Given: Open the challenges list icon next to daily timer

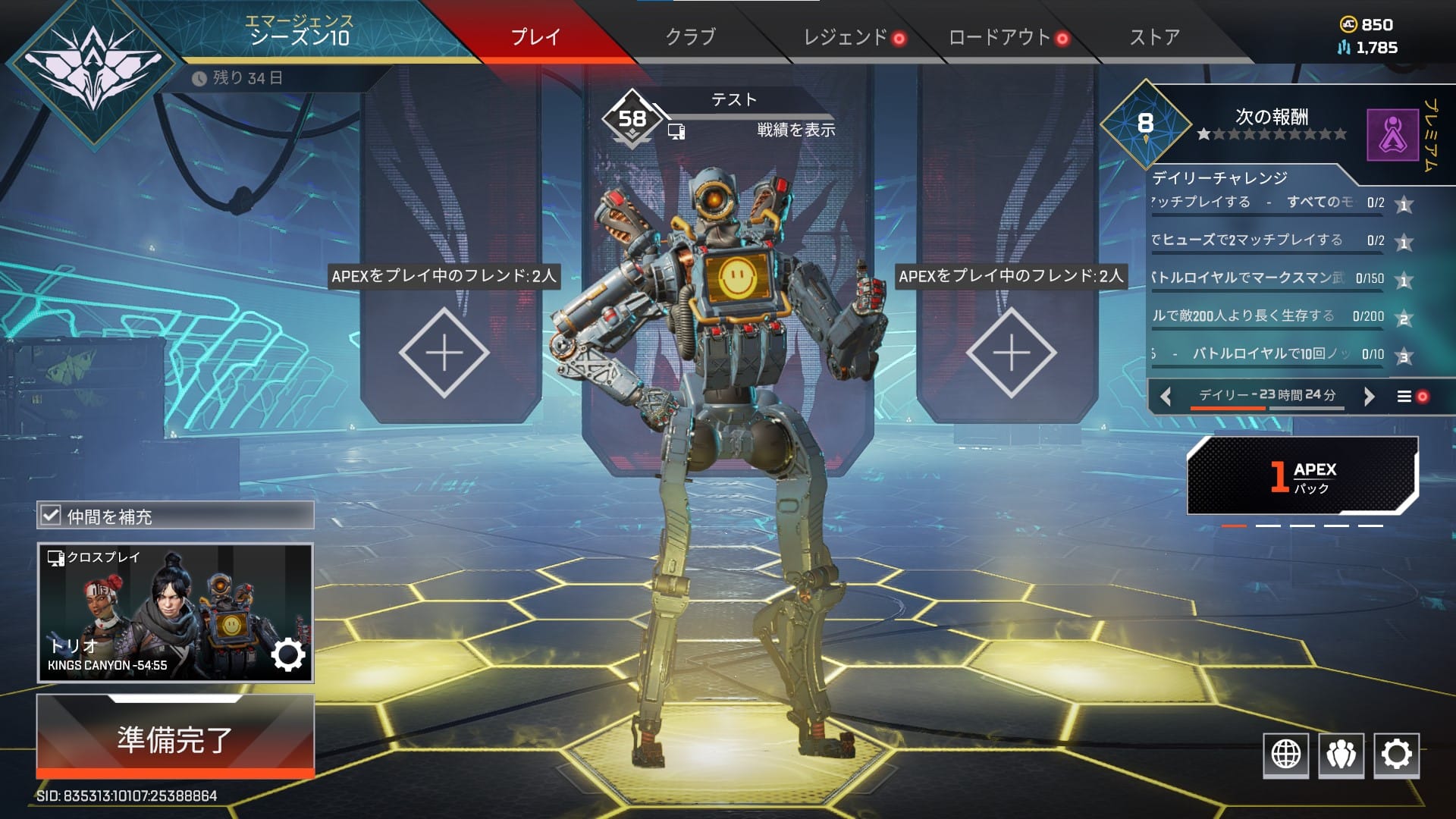Looking at the screenshot, I should click(1404, 395).
